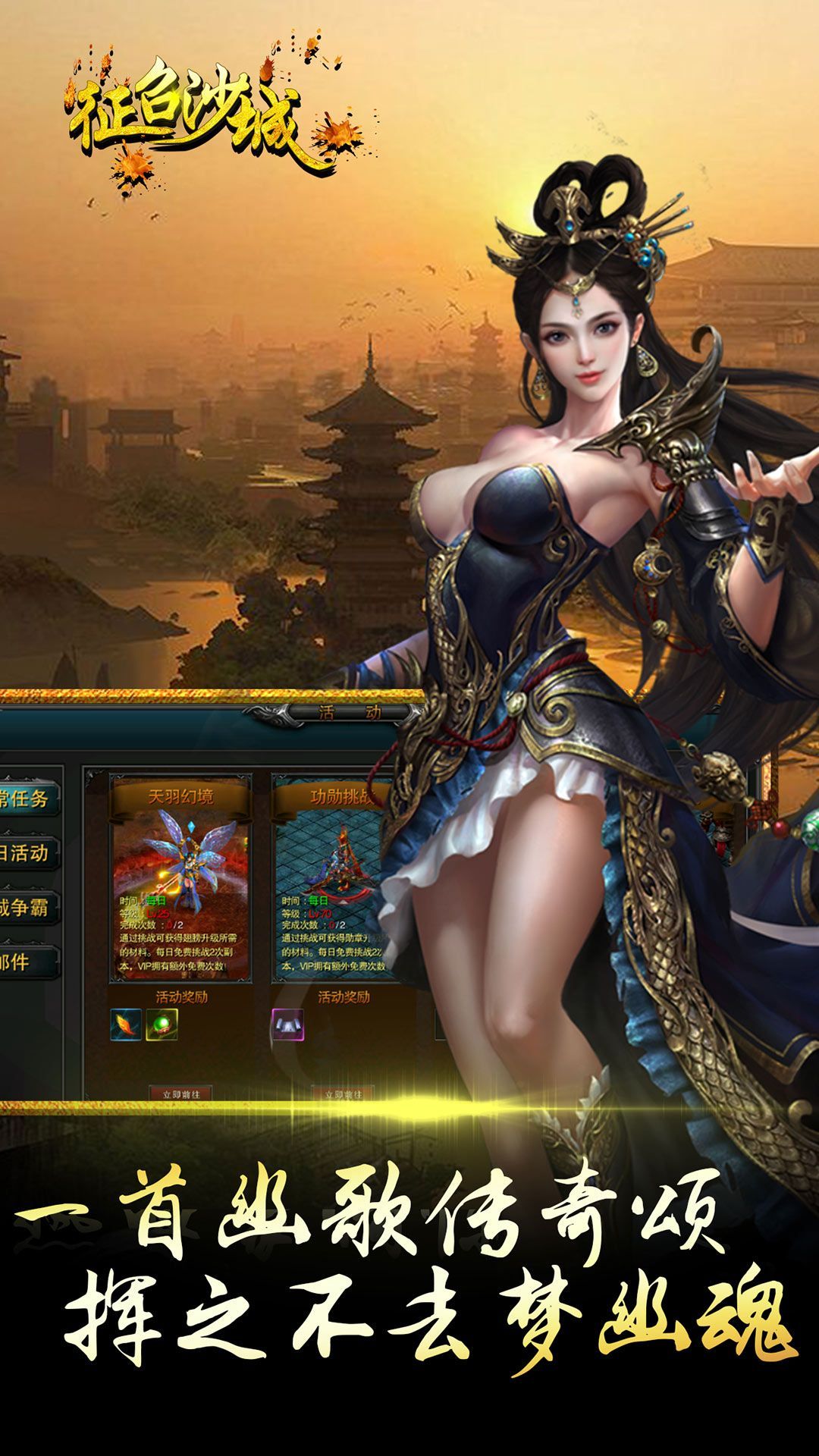The image size is (819, 1456).
Task: Open the 日常任务 daily tasks tab
Action: point(27,799)
